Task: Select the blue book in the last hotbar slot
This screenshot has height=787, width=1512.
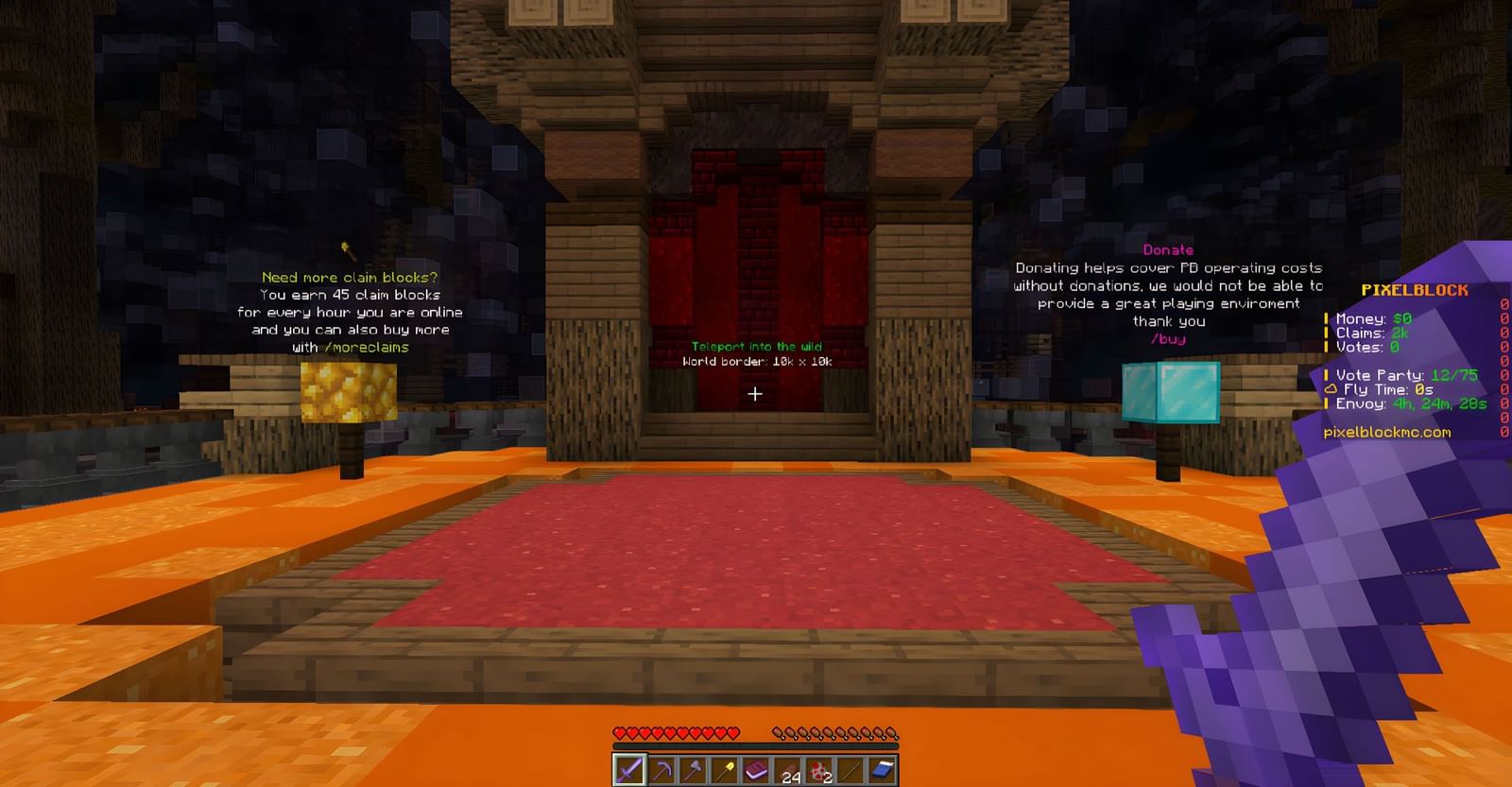Action: [884, 769]
